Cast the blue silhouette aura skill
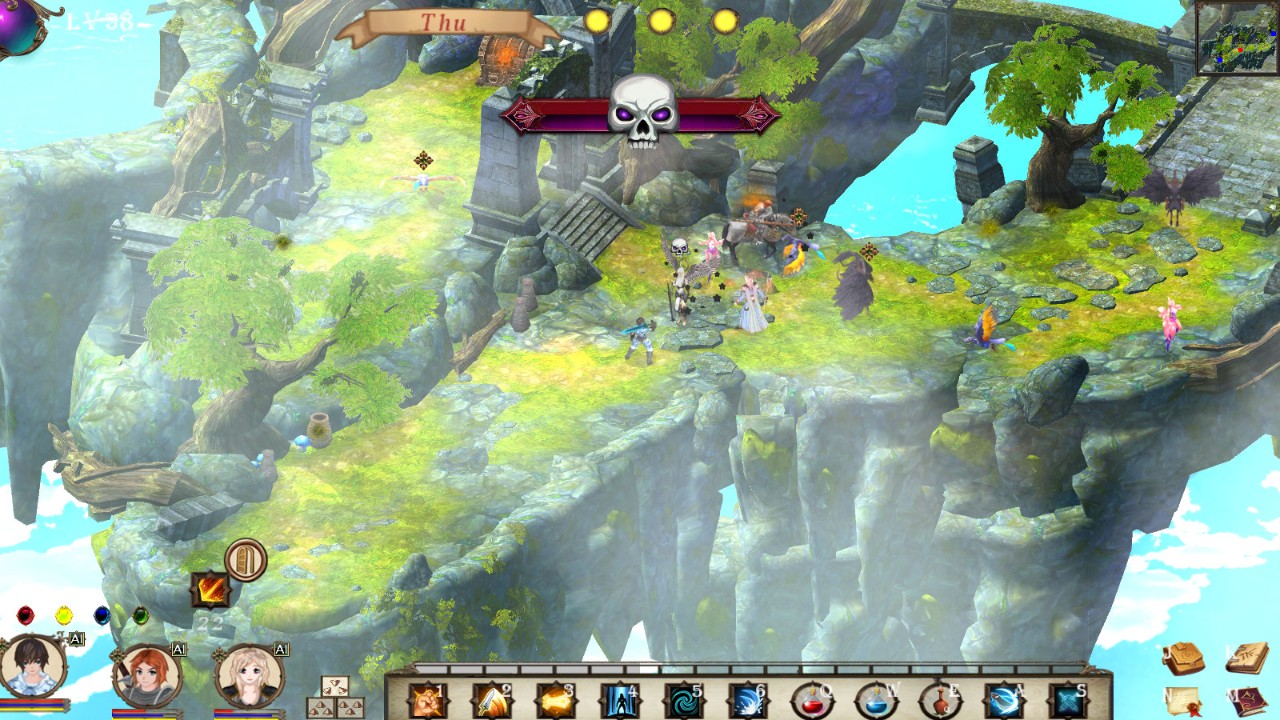1280x720 pixels. pos(617,700)
